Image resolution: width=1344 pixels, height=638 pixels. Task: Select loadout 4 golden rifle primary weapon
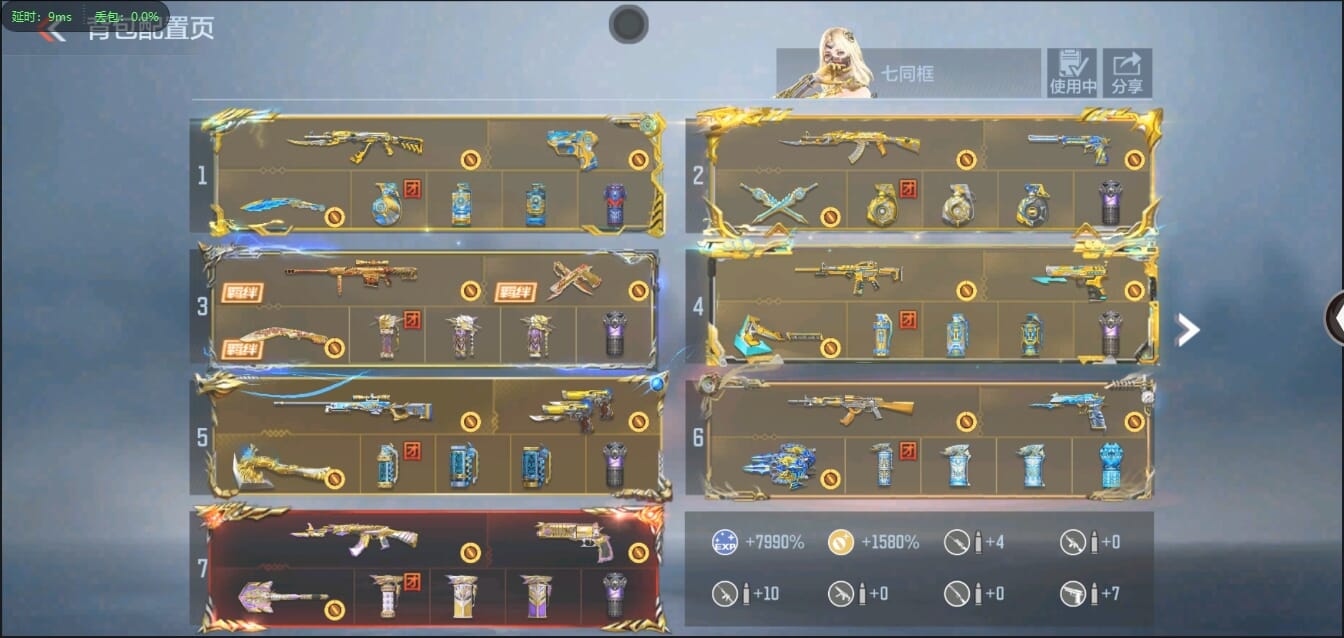coord(848,275)
